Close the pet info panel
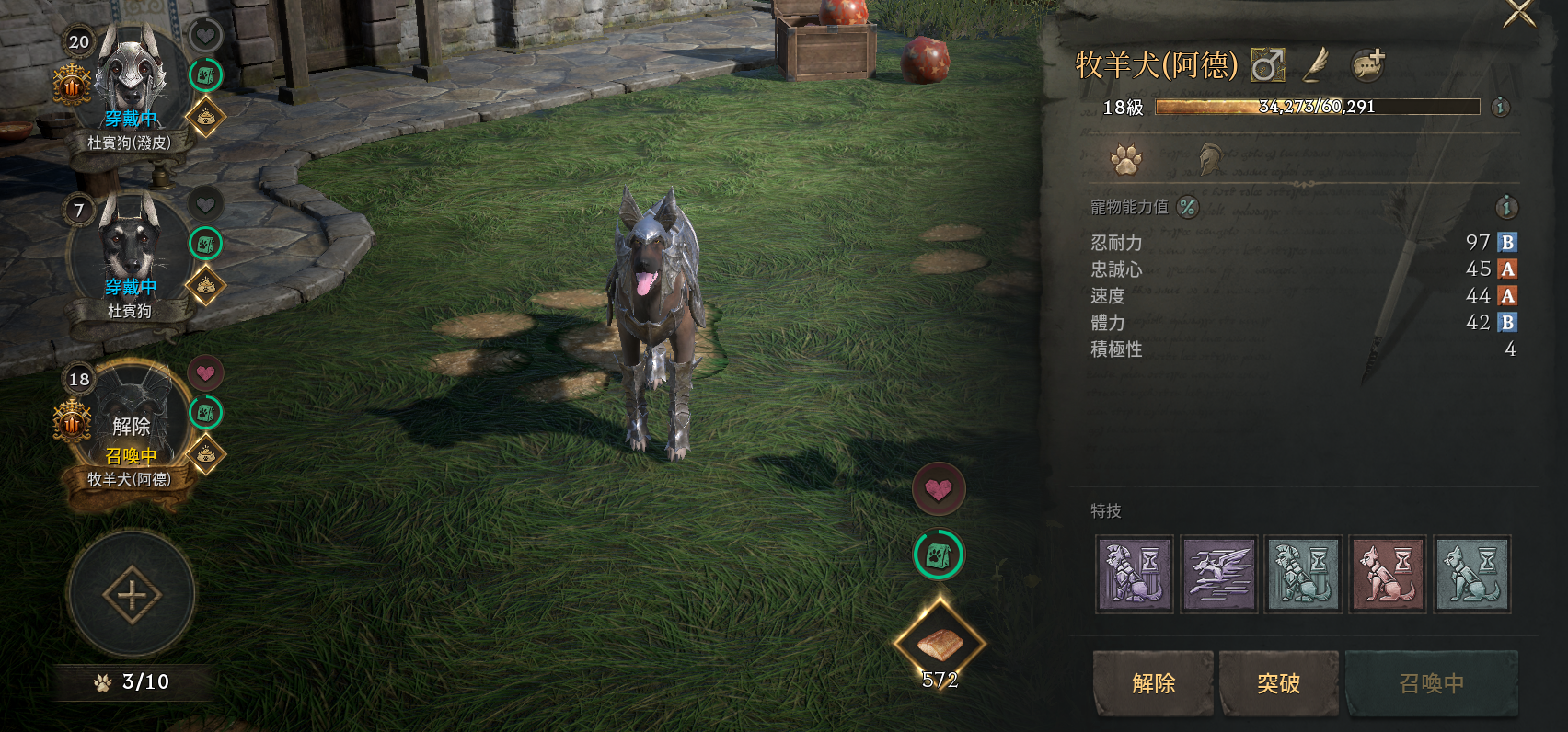Viewport: 1568px width, 732px height. coord(1519,13)
